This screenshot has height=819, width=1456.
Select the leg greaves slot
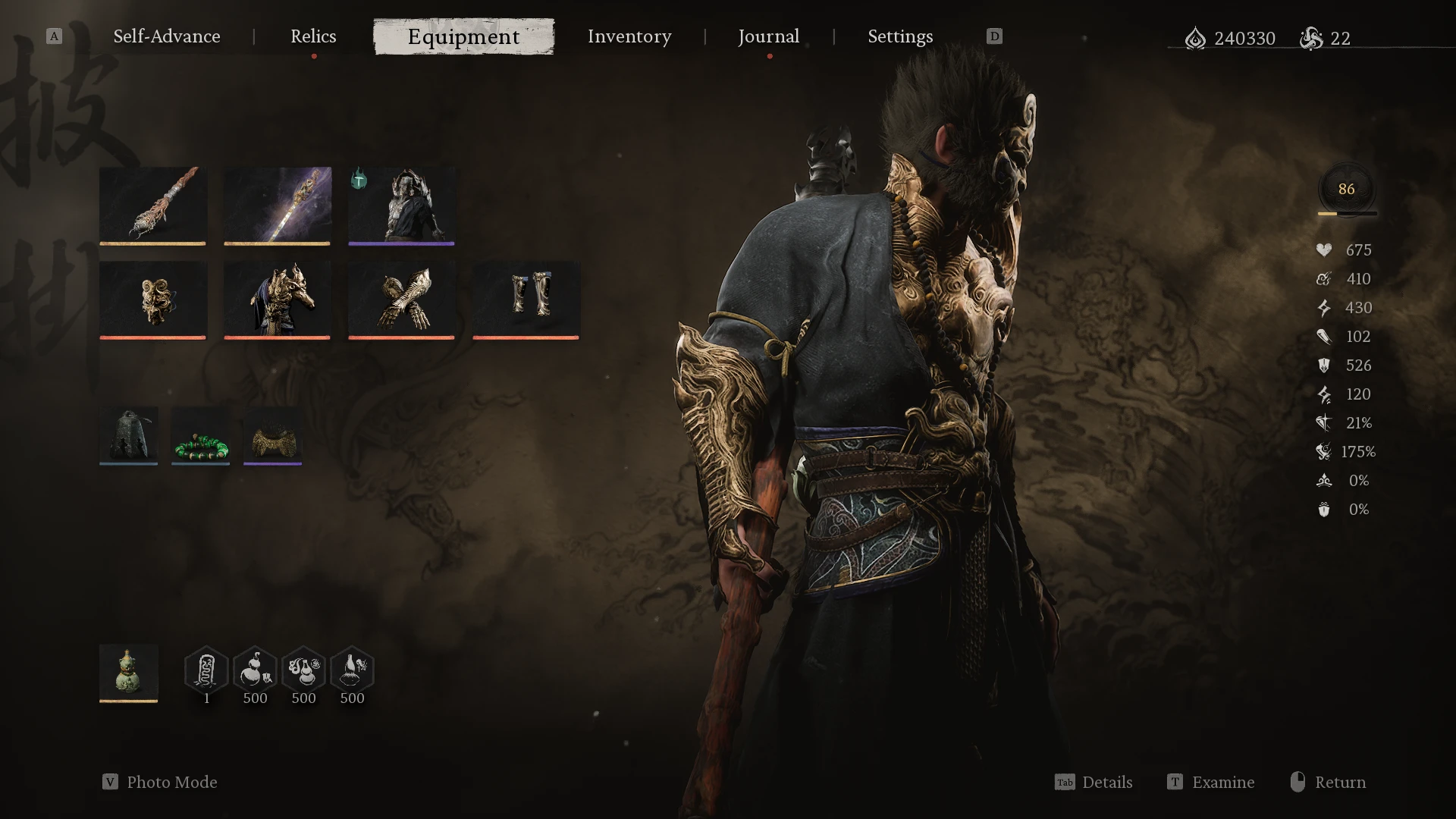(526, 299)
